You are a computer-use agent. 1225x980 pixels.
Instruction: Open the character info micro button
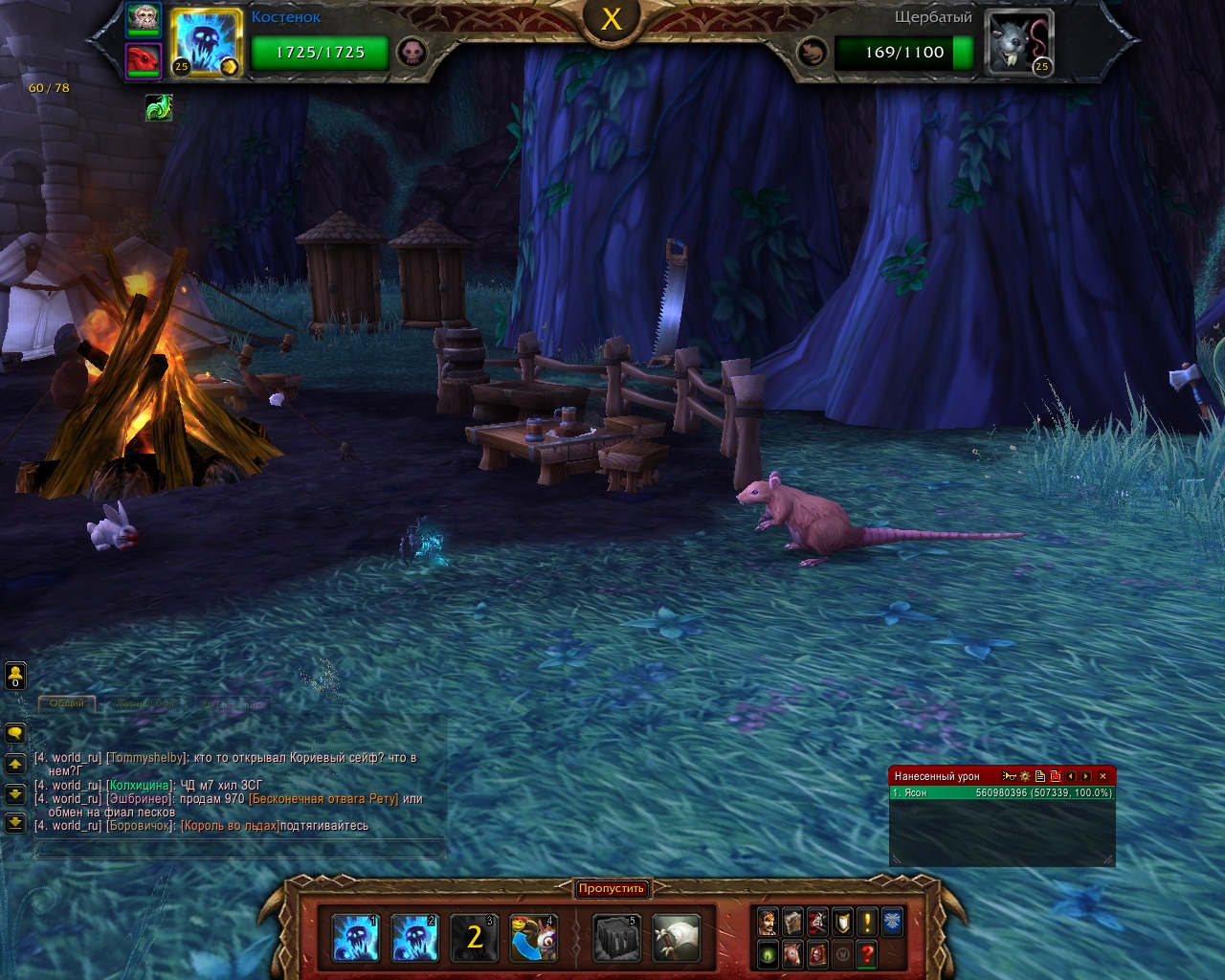pos(768,922)
